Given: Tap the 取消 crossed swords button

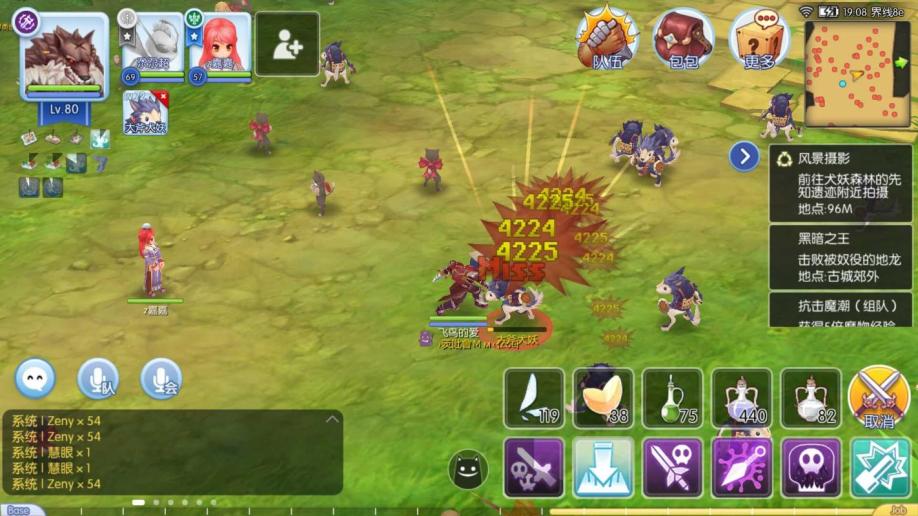Looking at the screenshot, I should click(x=879, y=398).
